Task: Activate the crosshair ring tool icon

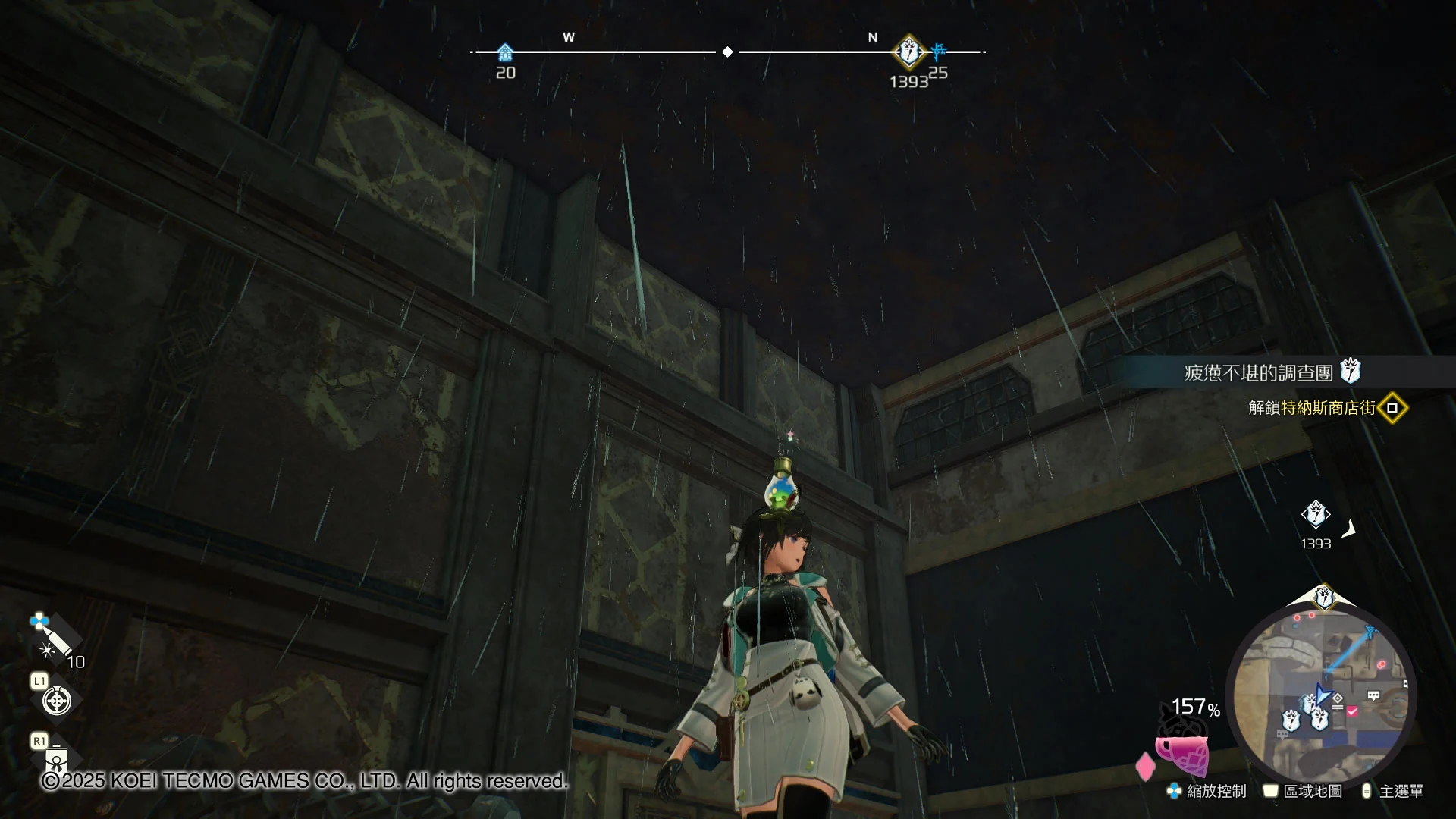Action: coord(57,701)
